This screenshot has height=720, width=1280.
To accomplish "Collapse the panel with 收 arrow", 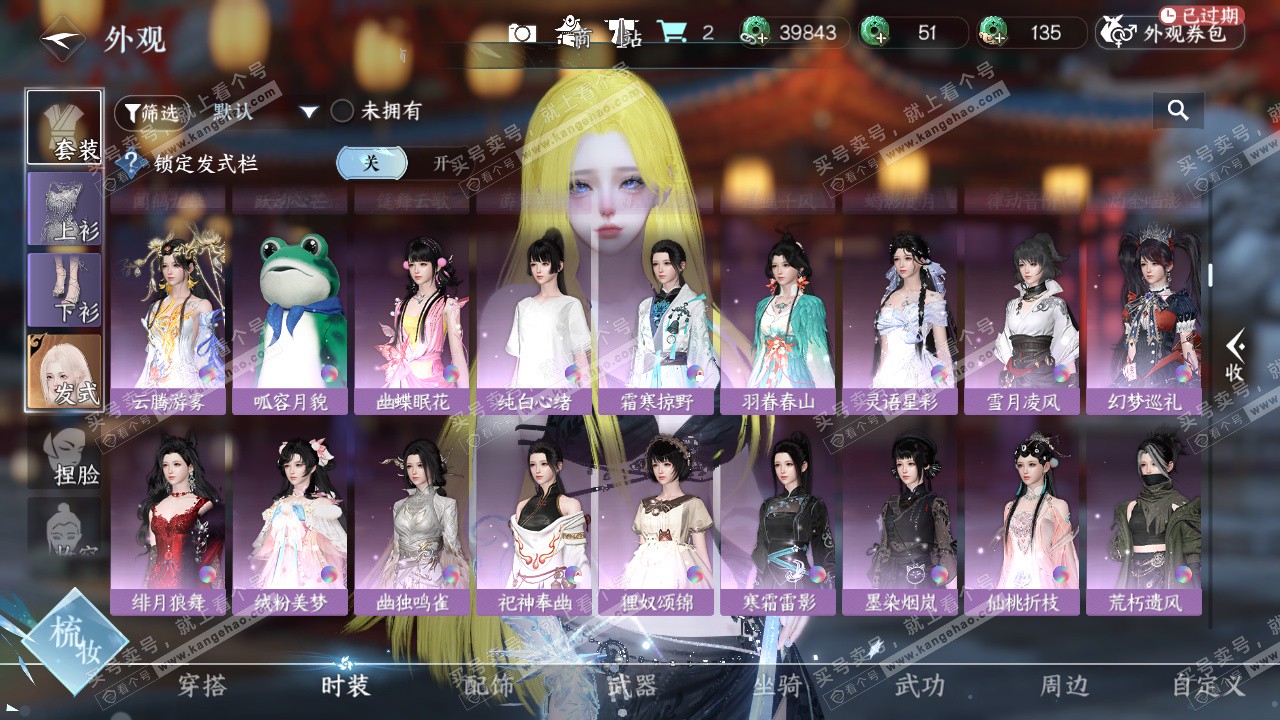I will pyautogui.click(x=1235, y=357).
